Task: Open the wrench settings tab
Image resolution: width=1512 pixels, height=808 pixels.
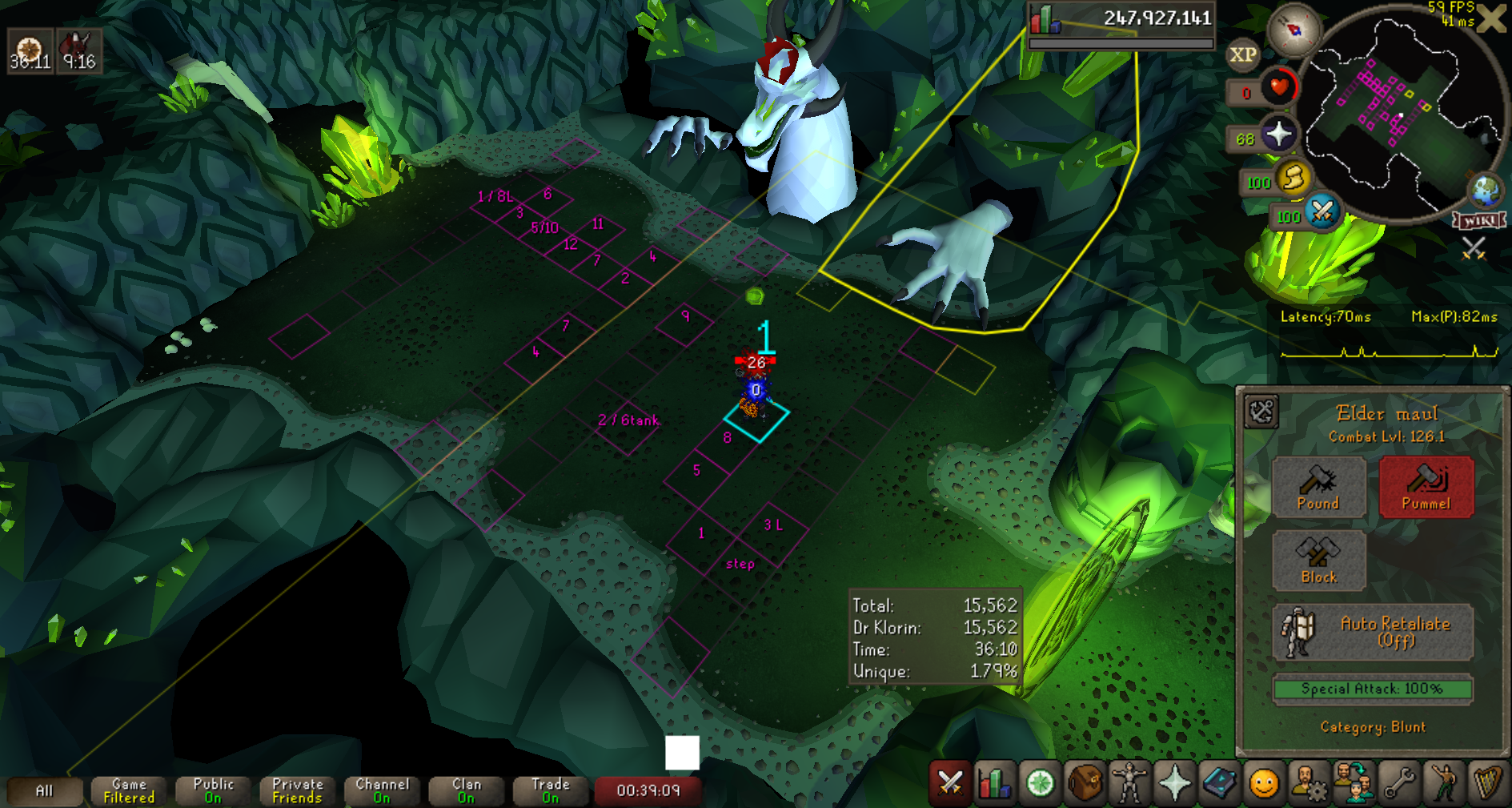Action: [1399, 783]
